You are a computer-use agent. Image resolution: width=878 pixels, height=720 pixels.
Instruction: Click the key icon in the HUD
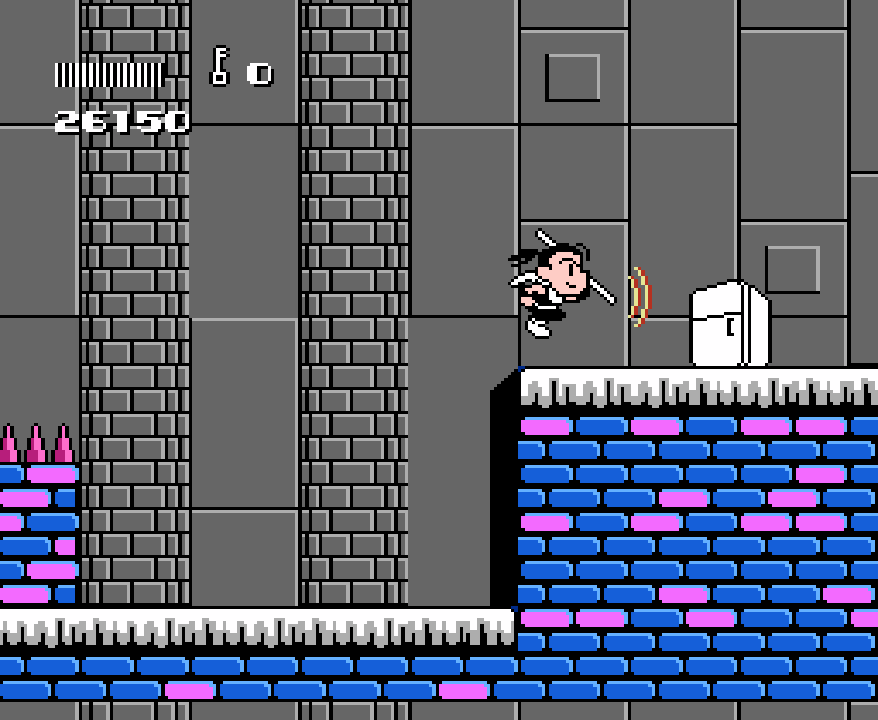point(220,67)
